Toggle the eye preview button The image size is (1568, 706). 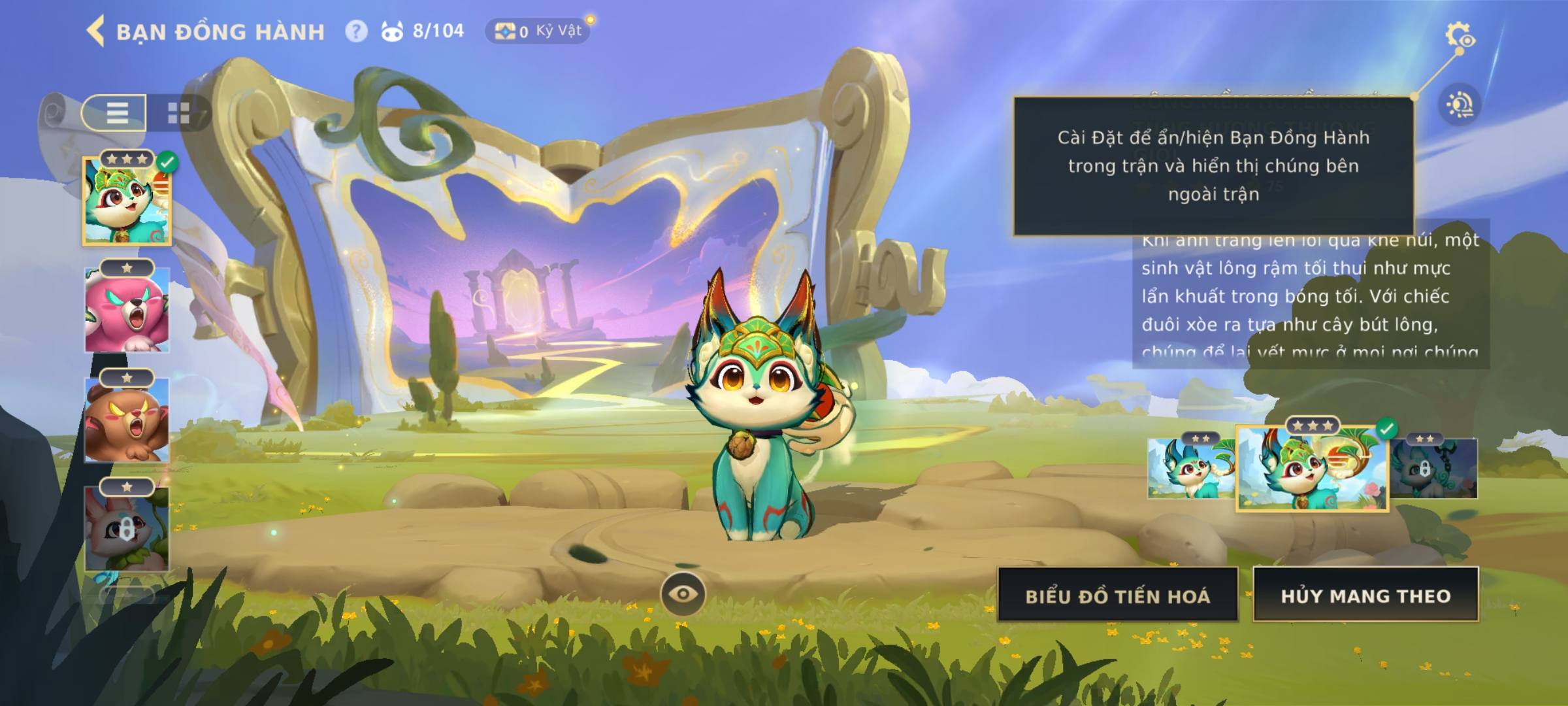coord(683,594)
